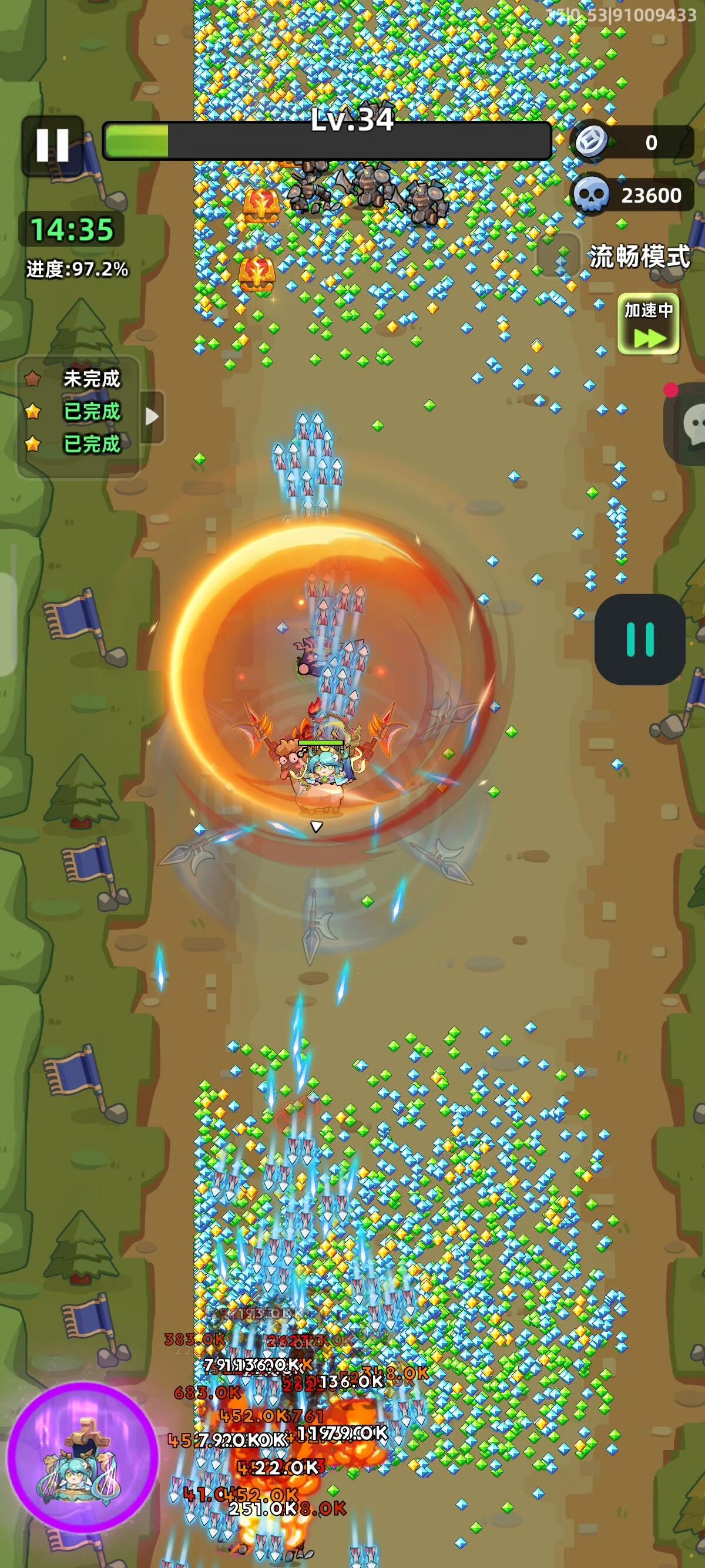Tap the teal pause overlay button
This screenshot has width=705, height=1568.
click(x=639, y=639)
